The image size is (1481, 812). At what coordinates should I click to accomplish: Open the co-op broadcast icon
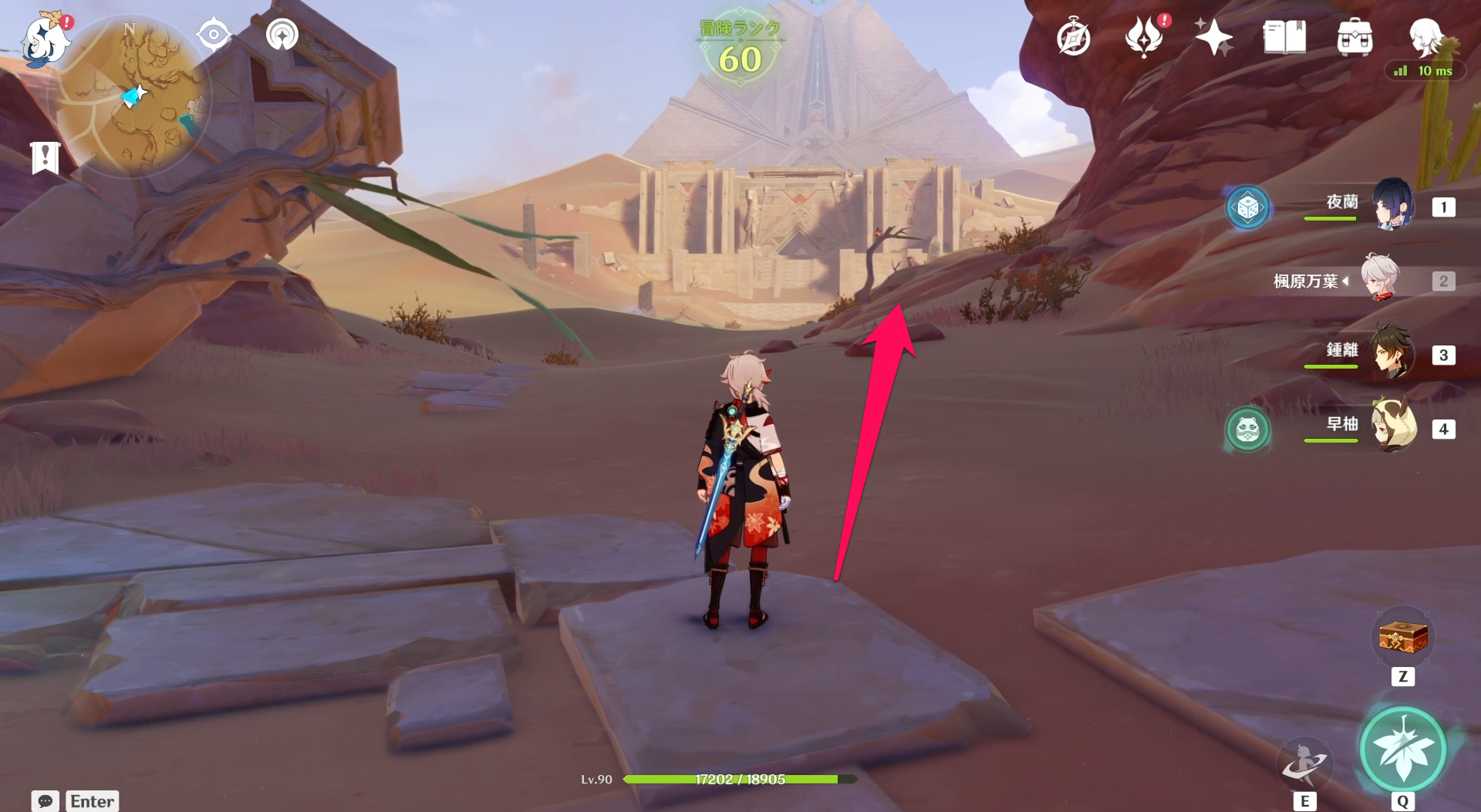click(281, 35)
